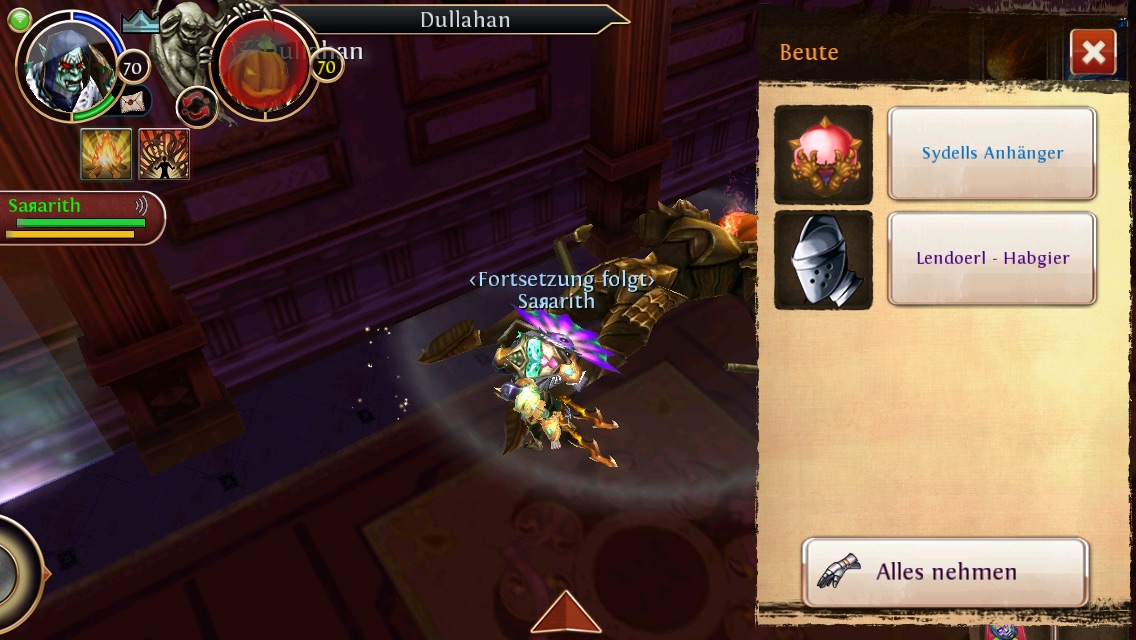This screenshot has width=1136, height=640.
Task: Inspect the silhouette with tendrils buff icon
Action: tap(164, 154)
